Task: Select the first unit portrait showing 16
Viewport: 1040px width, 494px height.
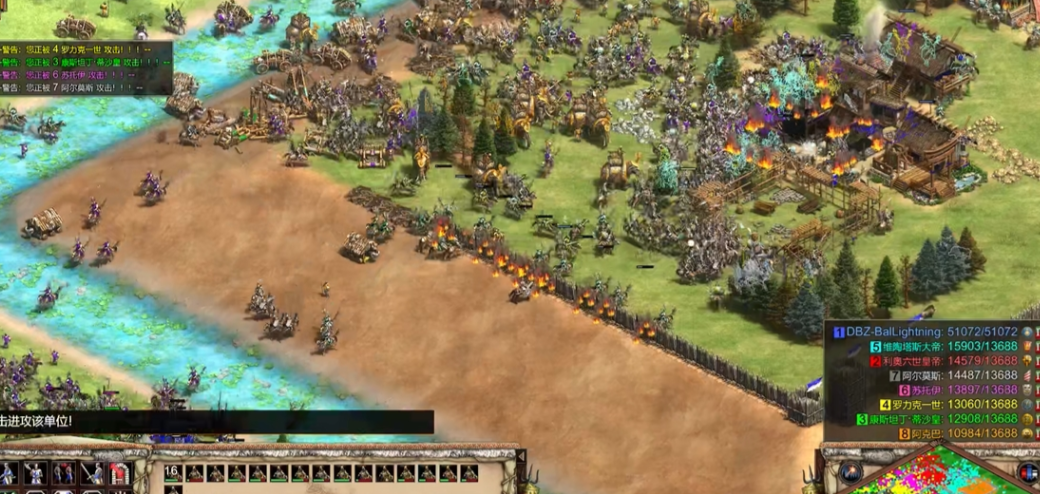Action: (173, 473)
